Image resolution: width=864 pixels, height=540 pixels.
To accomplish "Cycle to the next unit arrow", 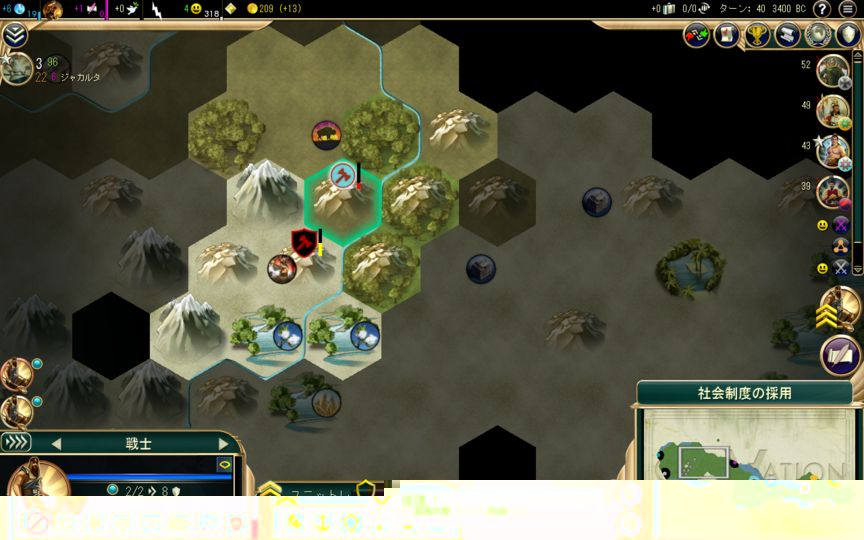I will point(222,443).
